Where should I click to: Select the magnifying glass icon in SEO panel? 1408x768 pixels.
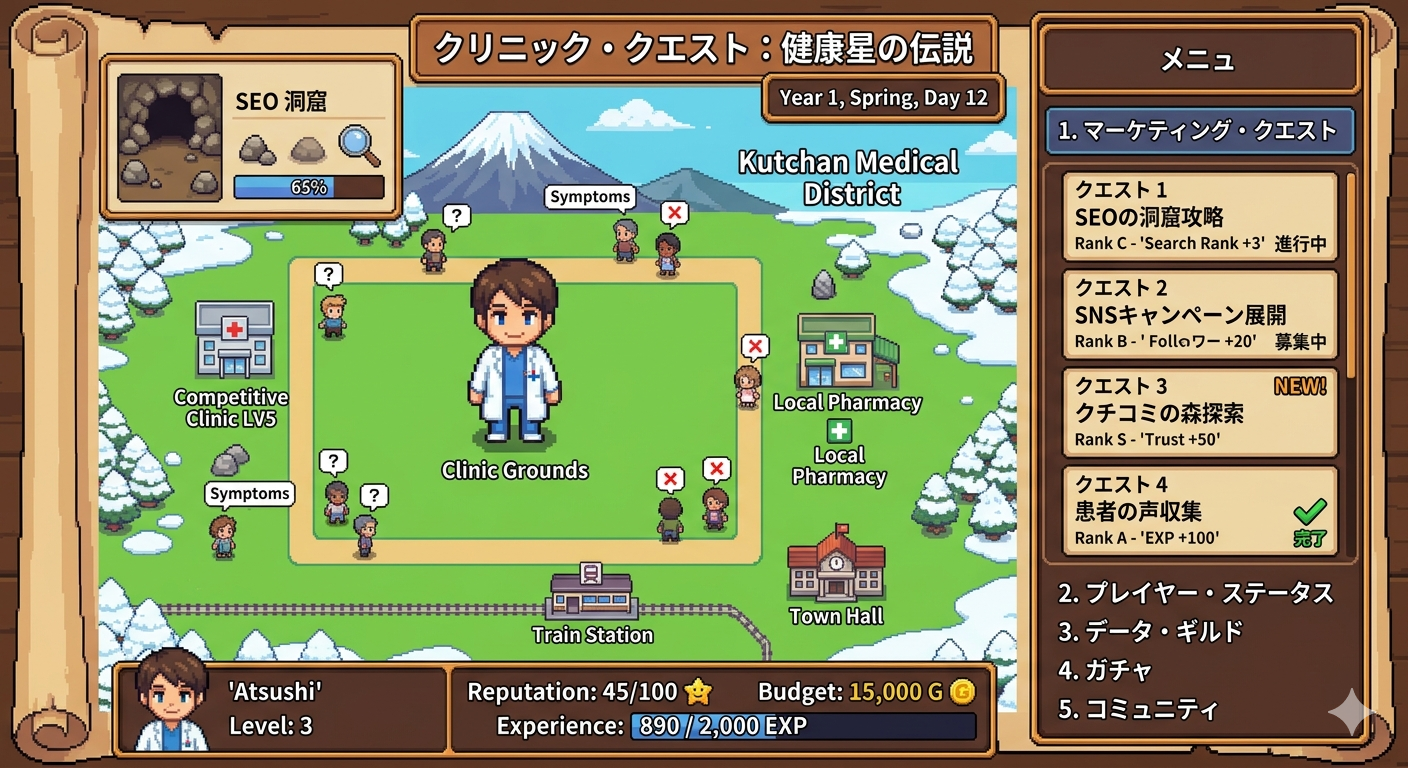[x=359, y=146]
